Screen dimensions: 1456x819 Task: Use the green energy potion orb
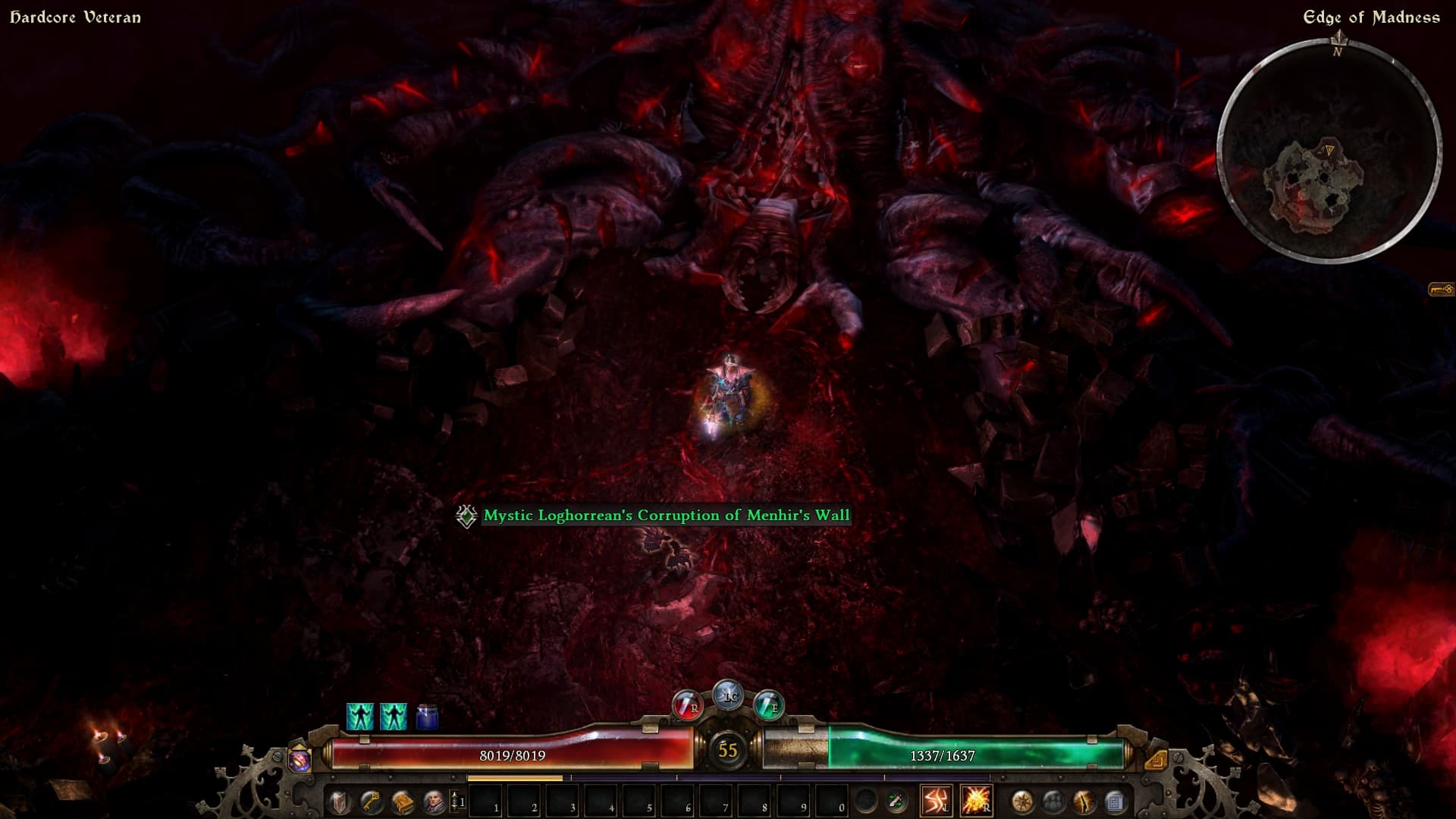click(x=768, y=706)
